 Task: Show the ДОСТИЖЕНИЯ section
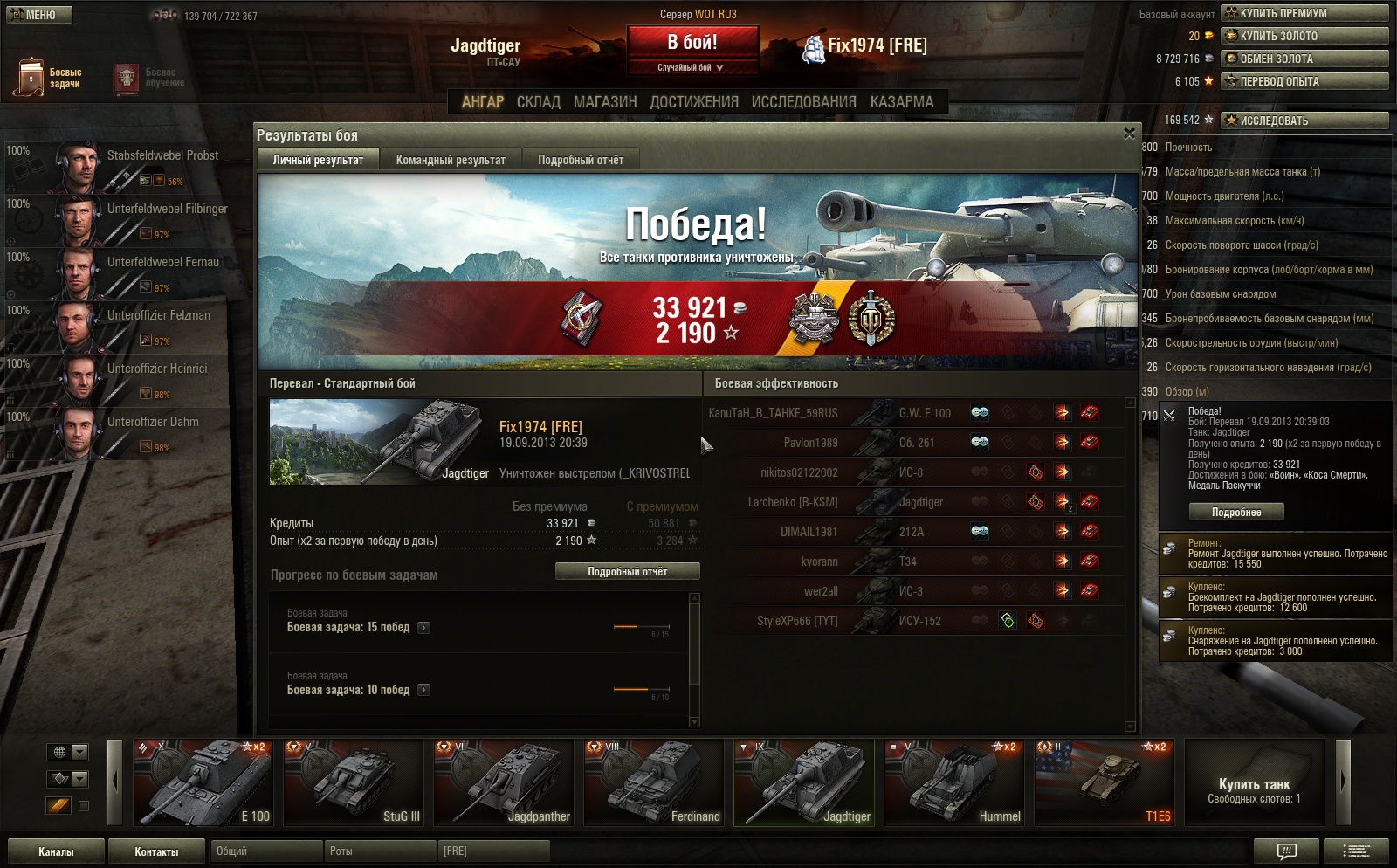pyautogui.click(x=694, y=102)
